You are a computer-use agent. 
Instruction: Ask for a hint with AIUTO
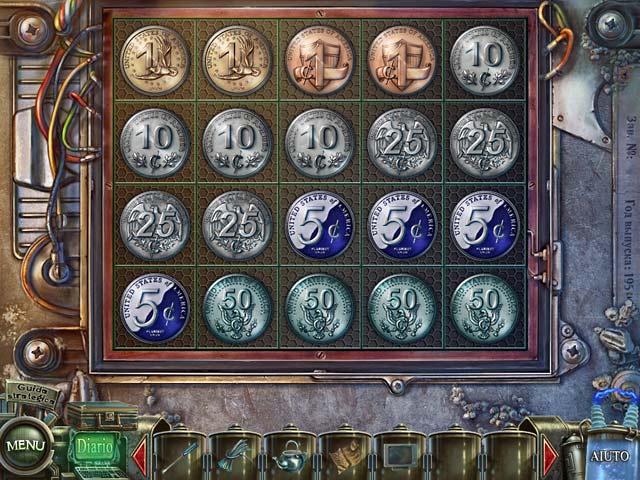pos(609,455)
